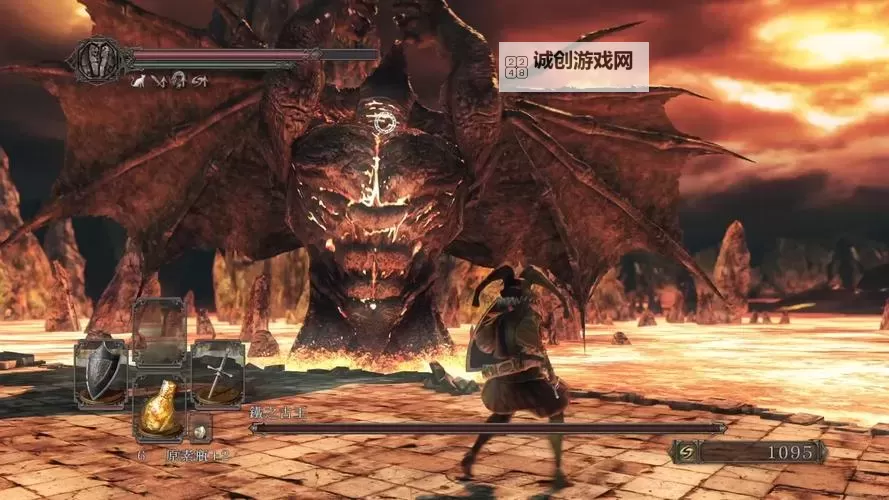The height and width of the screenshot is (500, 889).
Task: Click the souls counter emblem
Action: (x=688, y=453)
